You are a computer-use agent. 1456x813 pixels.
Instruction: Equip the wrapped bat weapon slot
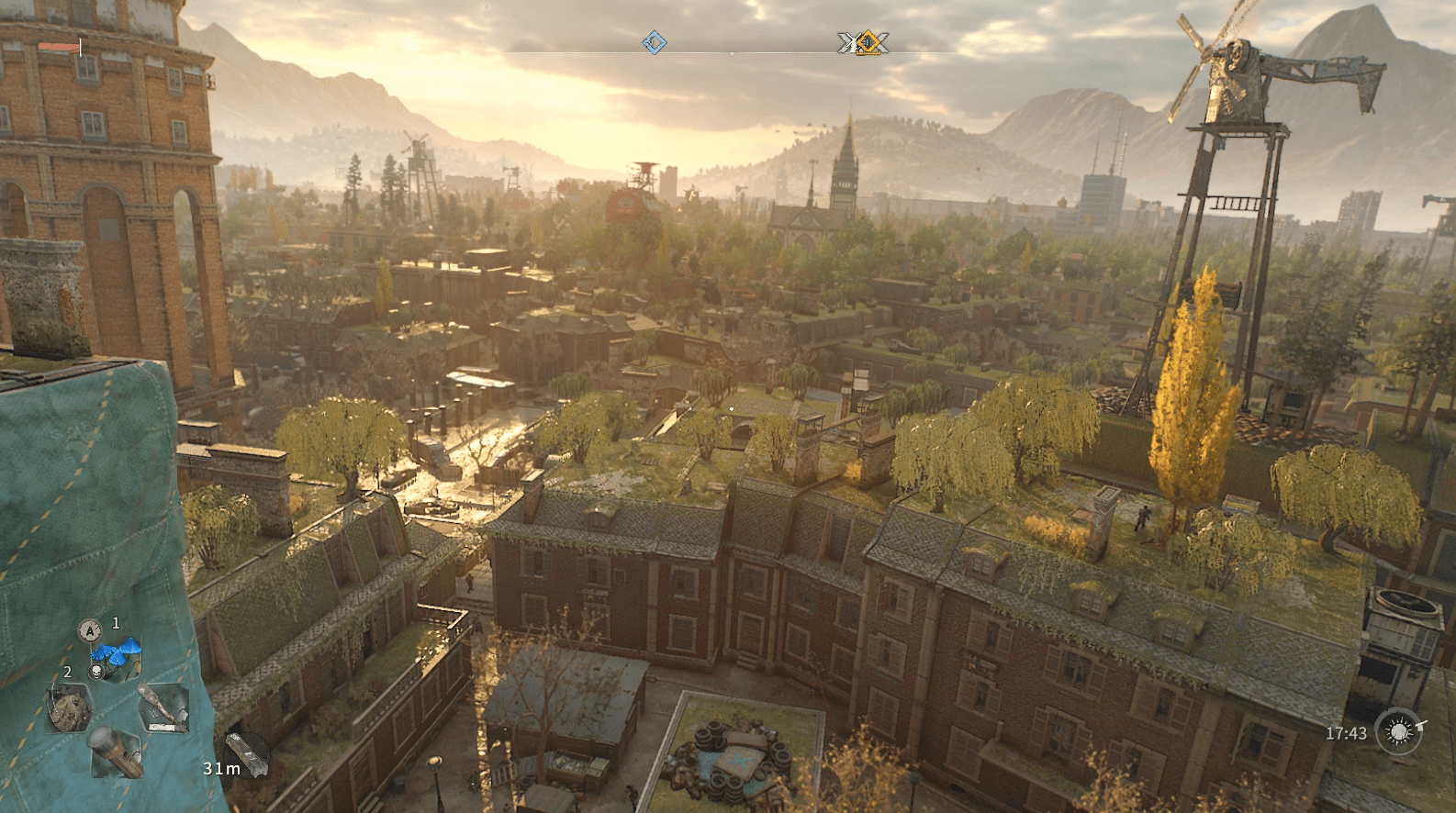point(162,707)
